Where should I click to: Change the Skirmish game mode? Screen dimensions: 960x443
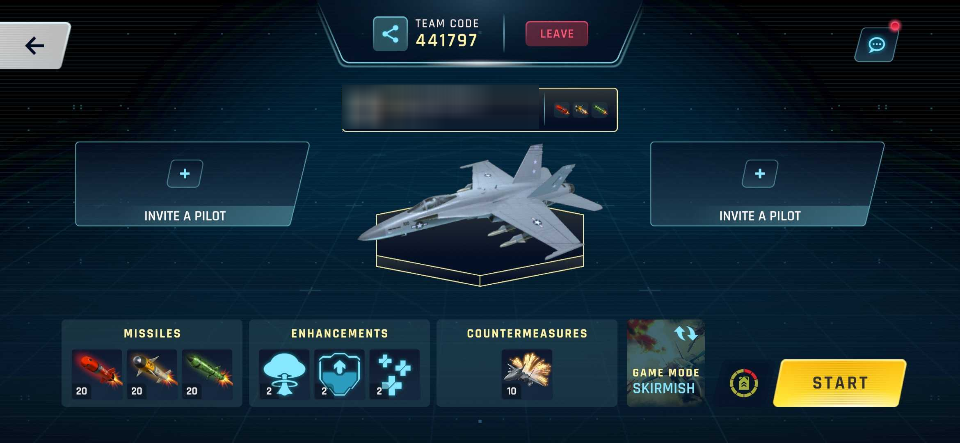pyautogui.click(x=666, y=363)
